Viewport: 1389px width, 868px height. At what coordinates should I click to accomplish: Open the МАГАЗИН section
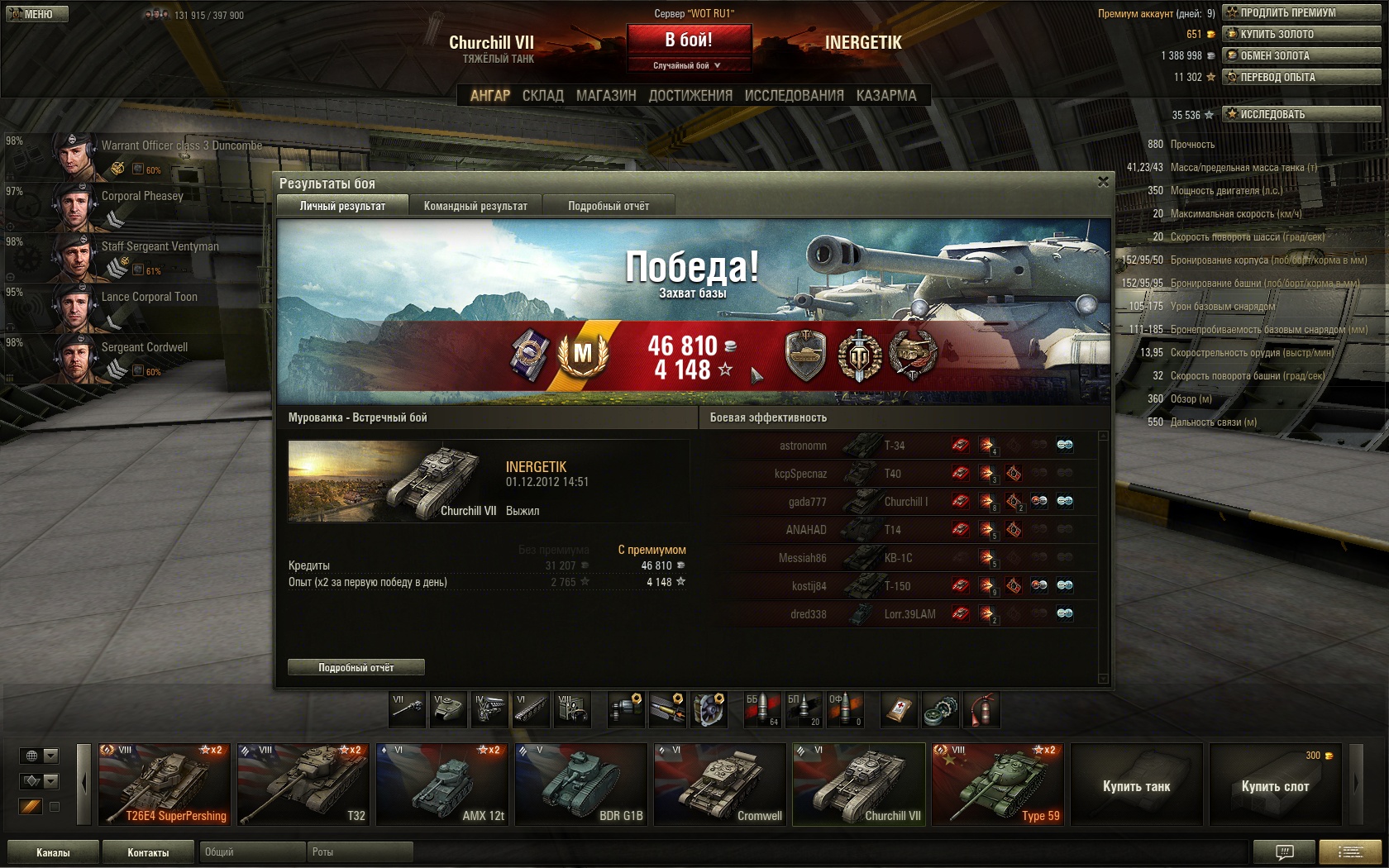pos(606,96)
